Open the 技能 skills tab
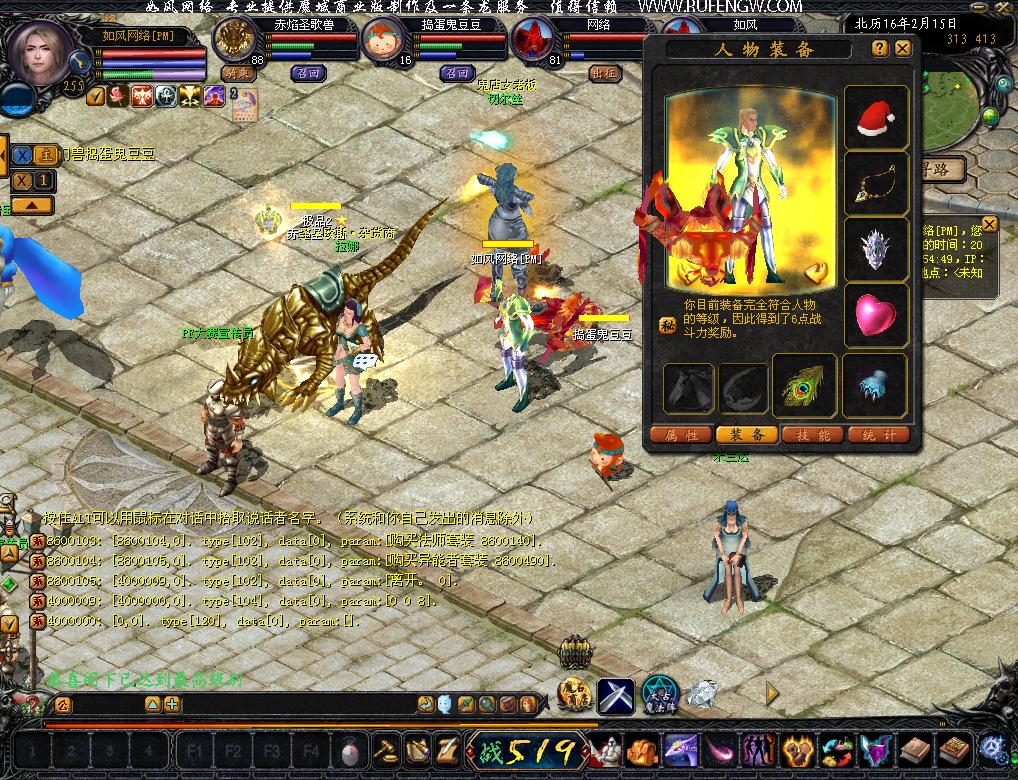Screen dimensions: 1018x780 tap(811, 435)
